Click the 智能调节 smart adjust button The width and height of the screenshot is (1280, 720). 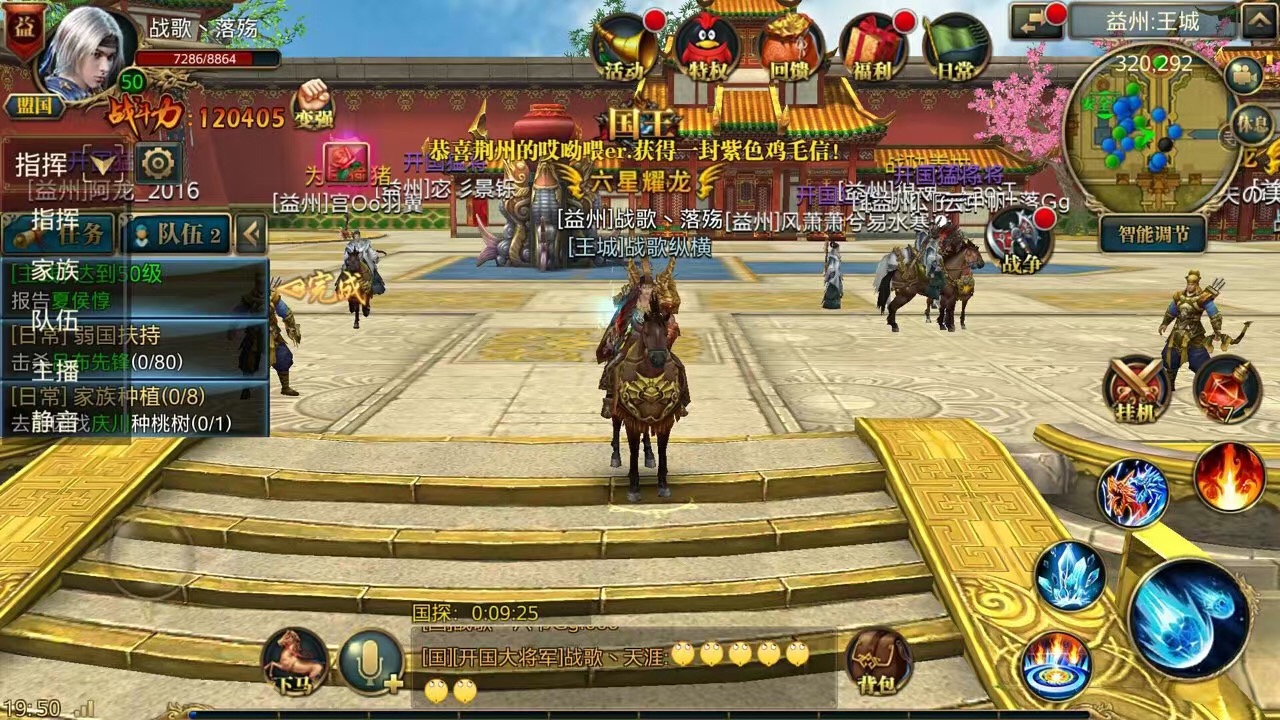1152,234
